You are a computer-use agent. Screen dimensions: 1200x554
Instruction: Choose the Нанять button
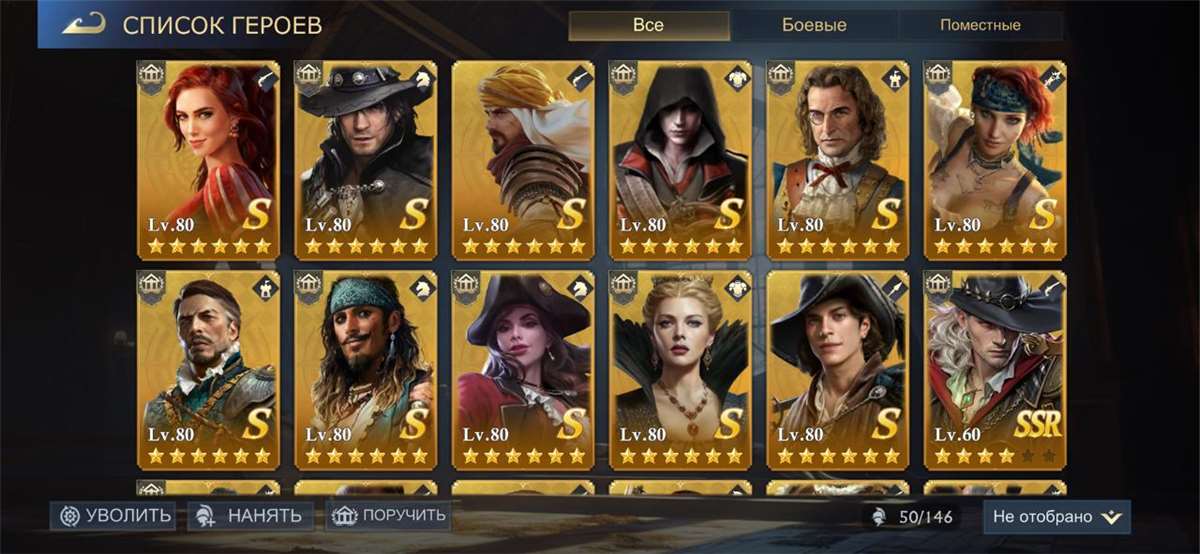(x=250, y=516)
